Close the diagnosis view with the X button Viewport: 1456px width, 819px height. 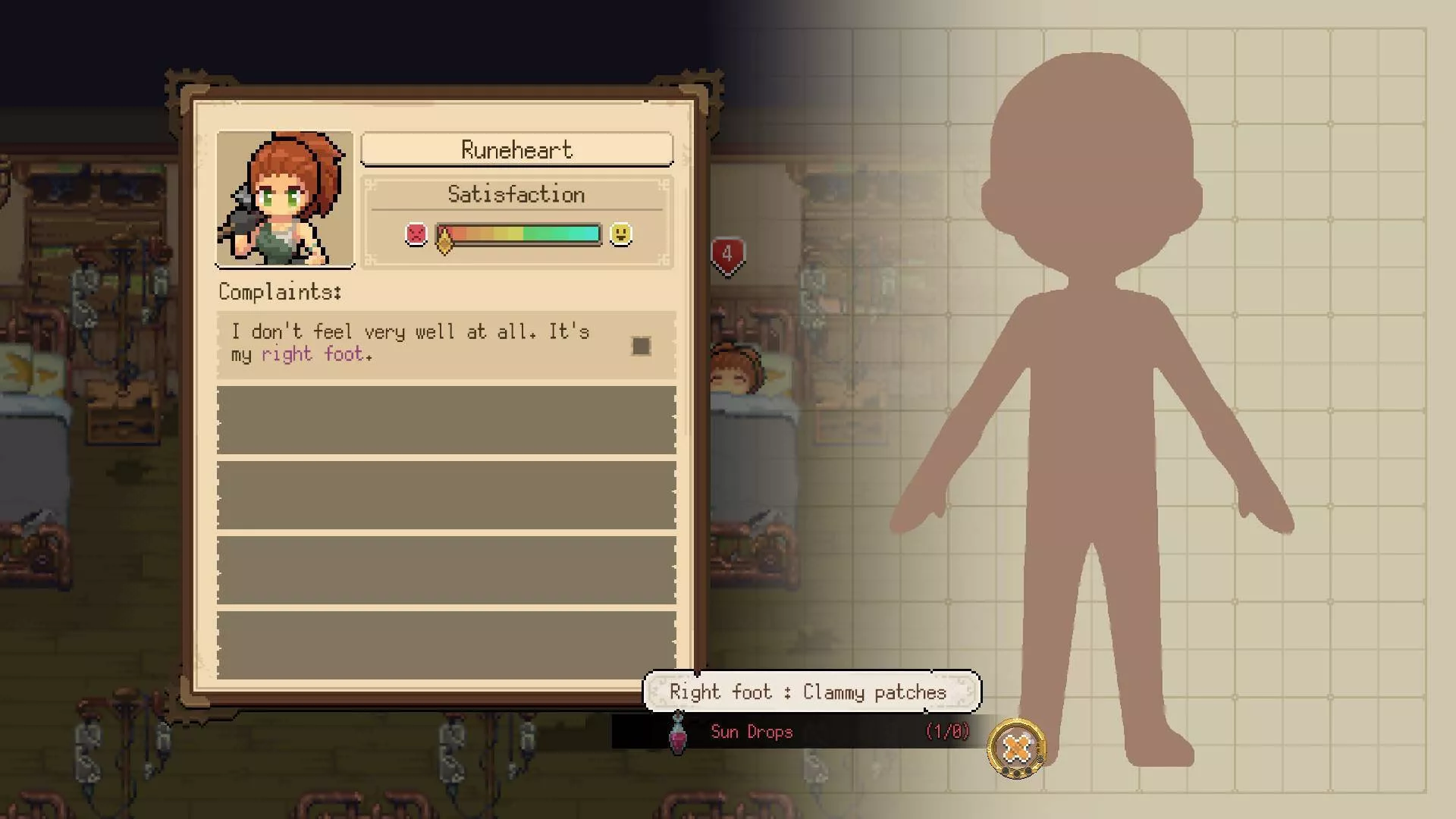pyautogui.click(x=1016, y=749)
